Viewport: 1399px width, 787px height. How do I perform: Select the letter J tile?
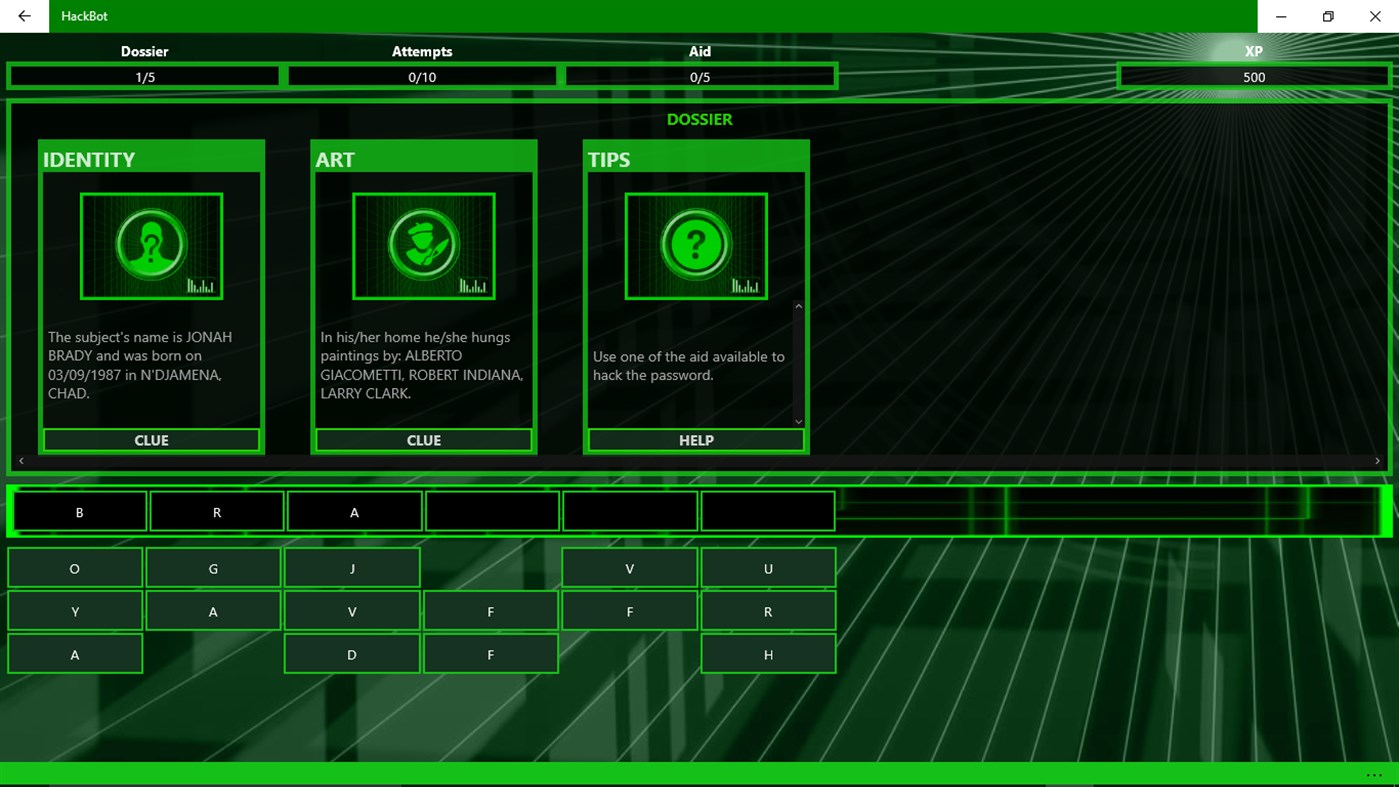[352, 568]
